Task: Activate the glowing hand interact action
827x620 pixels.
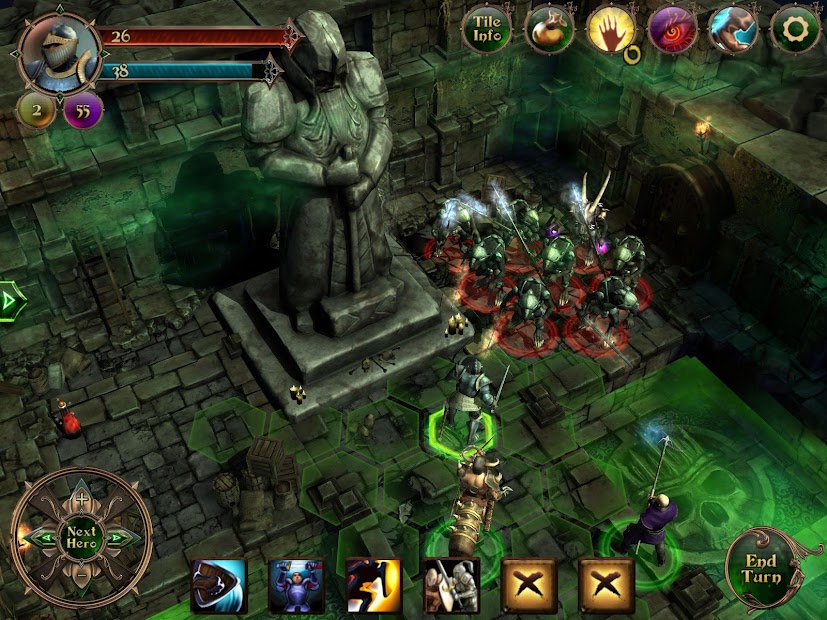Action: pos(611,30)
